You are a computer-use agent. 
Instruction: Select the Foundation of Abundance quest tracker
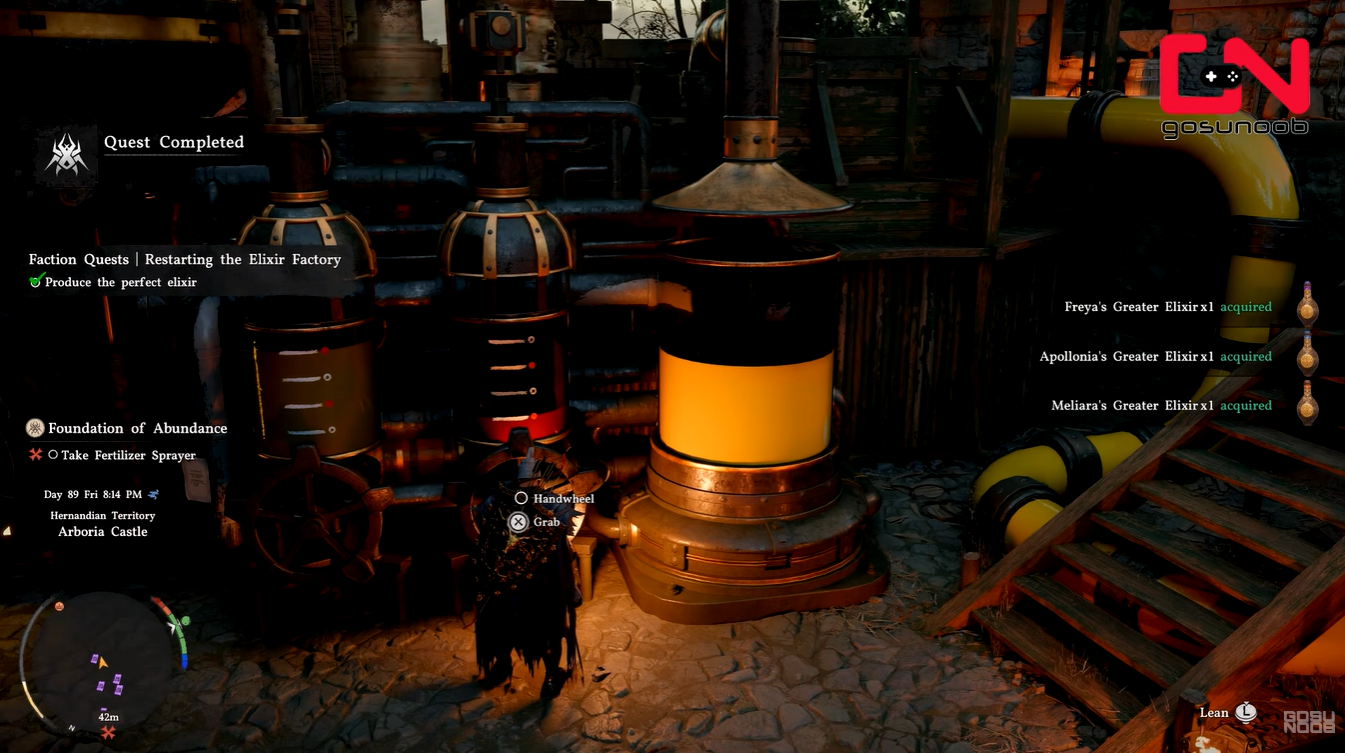click(x=137, y=428)
